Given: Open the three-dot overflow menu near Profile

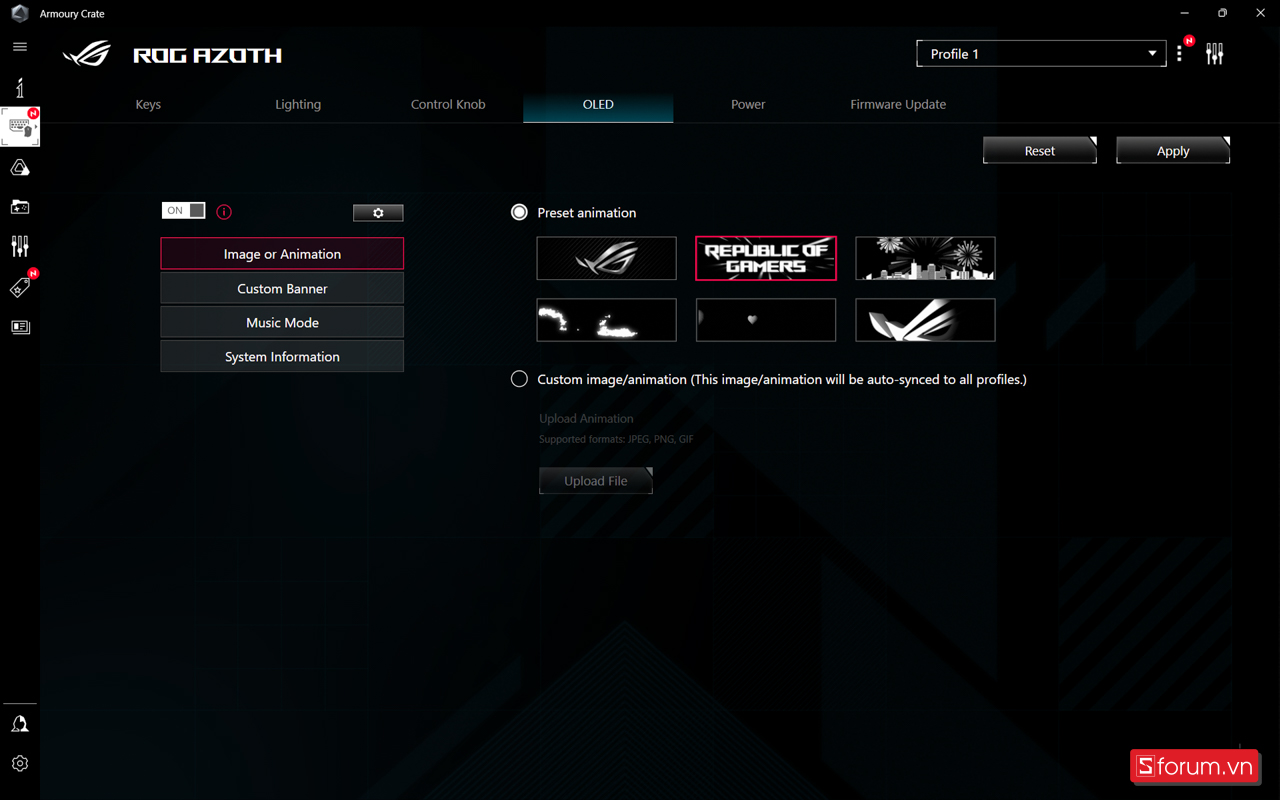Looking at the screenshot, I should pos(1179,53).
